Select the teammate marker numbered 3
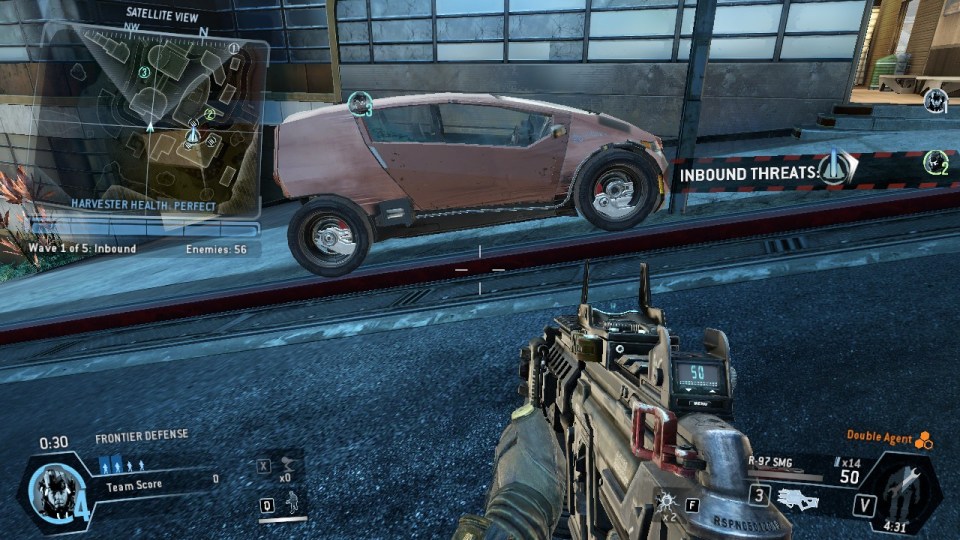 pos(360,104)
